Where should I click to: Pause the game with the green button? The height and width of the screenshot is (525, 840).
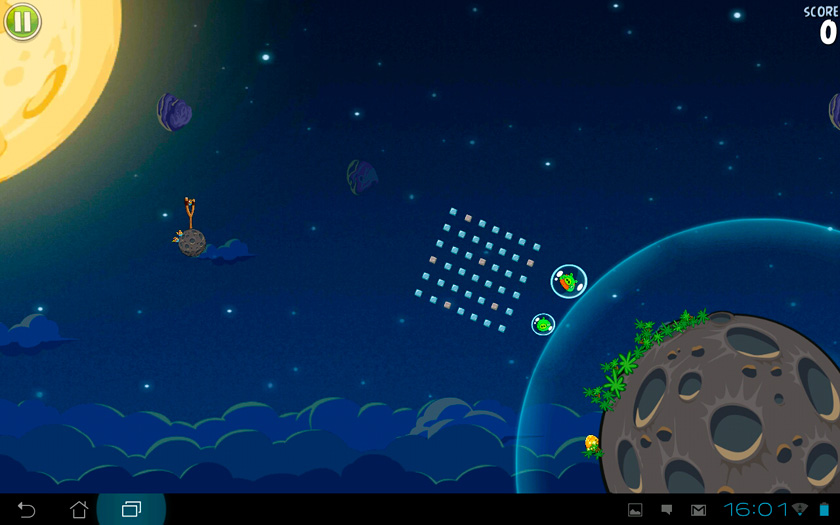22,21
